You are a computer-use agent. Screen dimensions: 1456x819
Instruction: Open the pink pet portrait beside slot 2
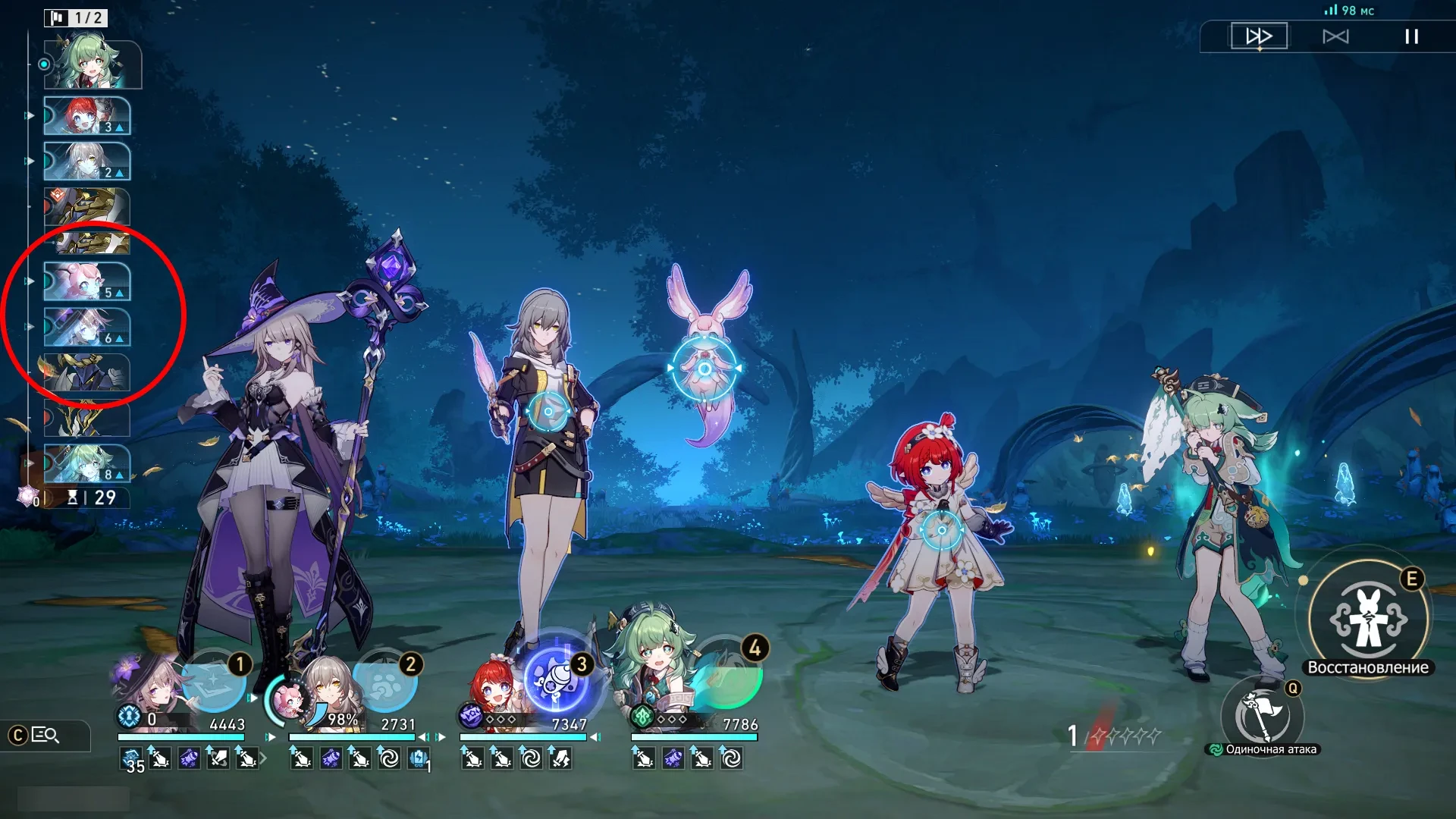287,700
